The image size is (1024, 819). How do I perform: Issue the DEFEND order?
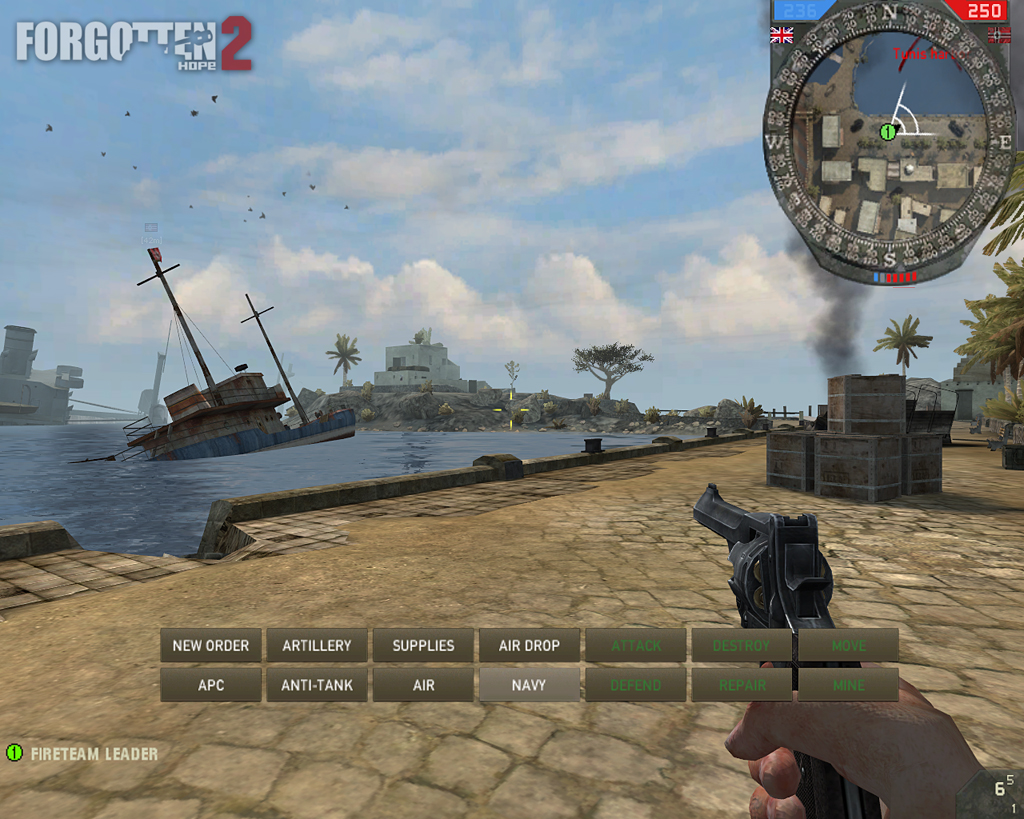pos(636,685)
